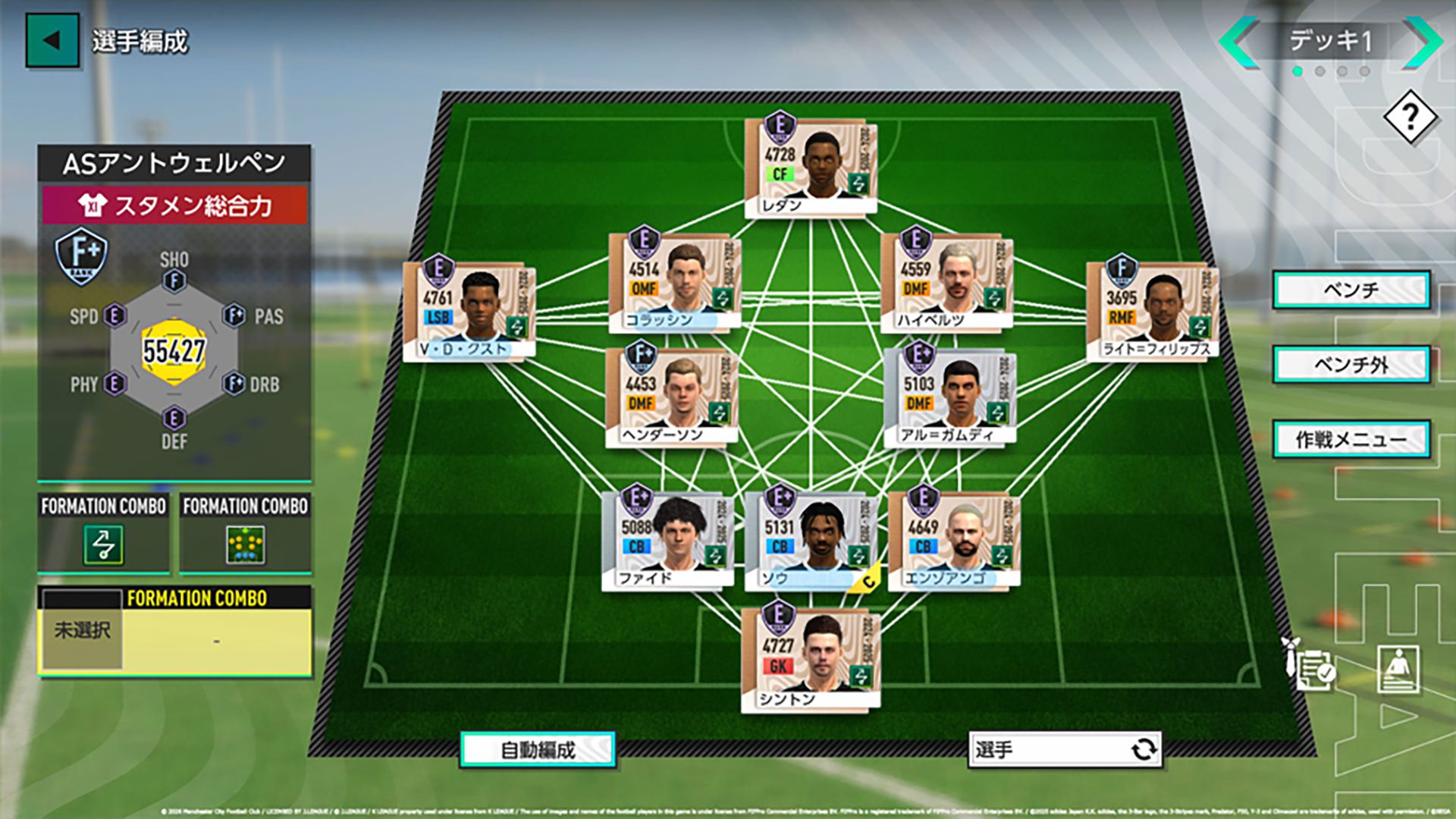Click the player lineup card icon bottom right
Image resolution: width=1456 pixels, height=819 pixels.
(x=1398, y=670)
